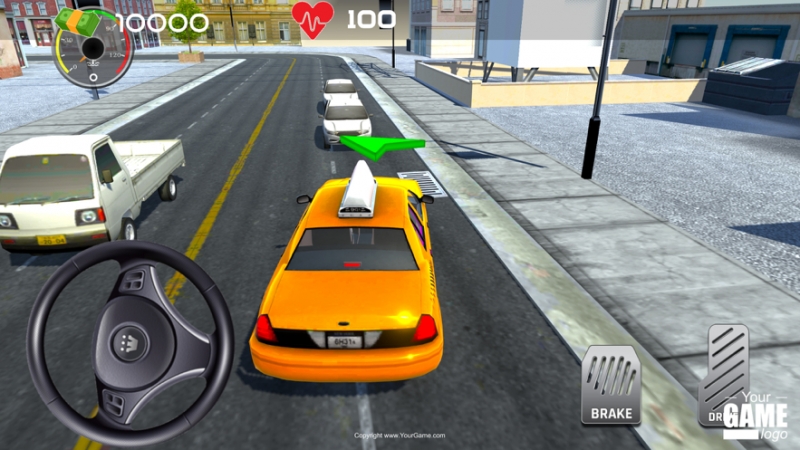Tap the BRAKE pedal
This screenshot has height=450, width=800.
click(x=611, y=385)
